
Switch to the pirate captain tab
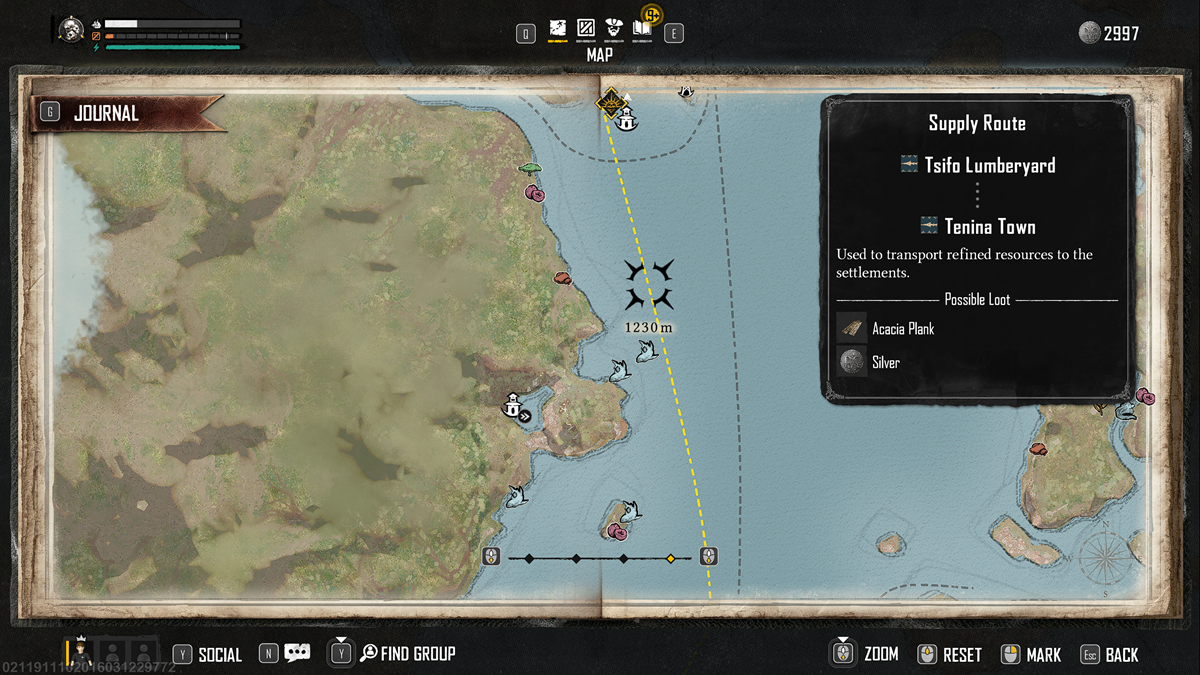[614, 30]
